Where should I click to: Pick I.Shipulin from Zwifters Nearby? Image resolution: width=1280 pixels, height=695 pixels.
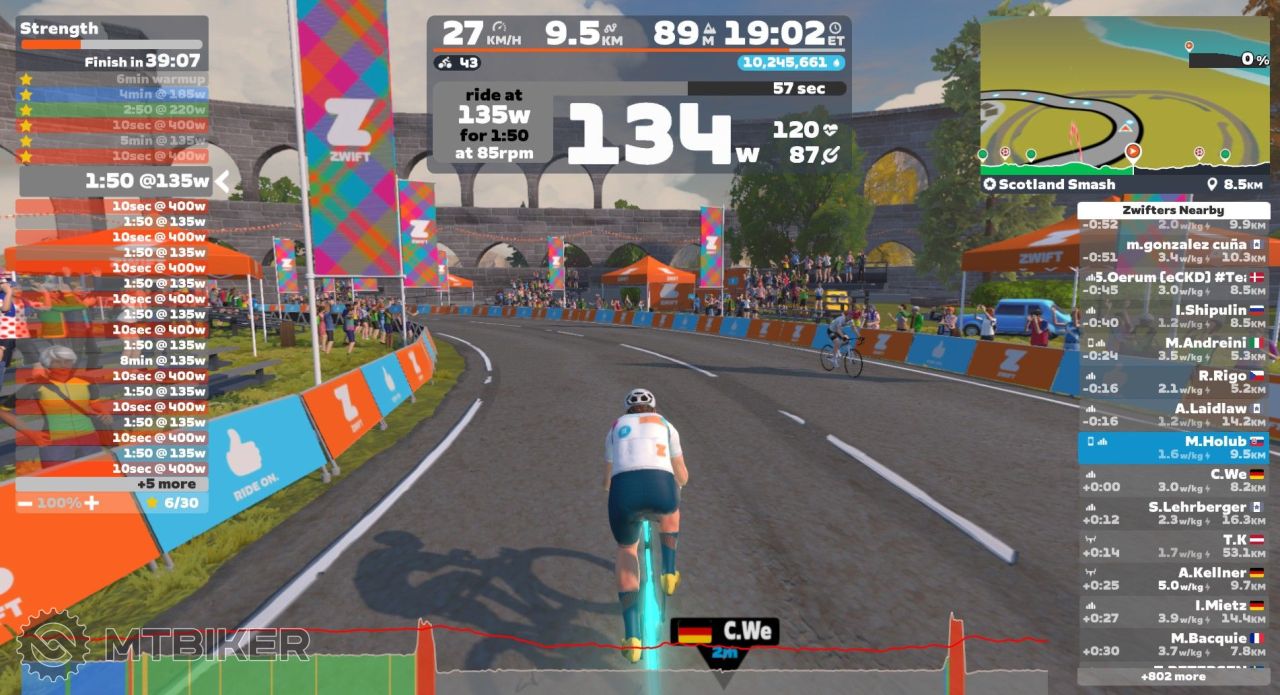point(1173,316)
